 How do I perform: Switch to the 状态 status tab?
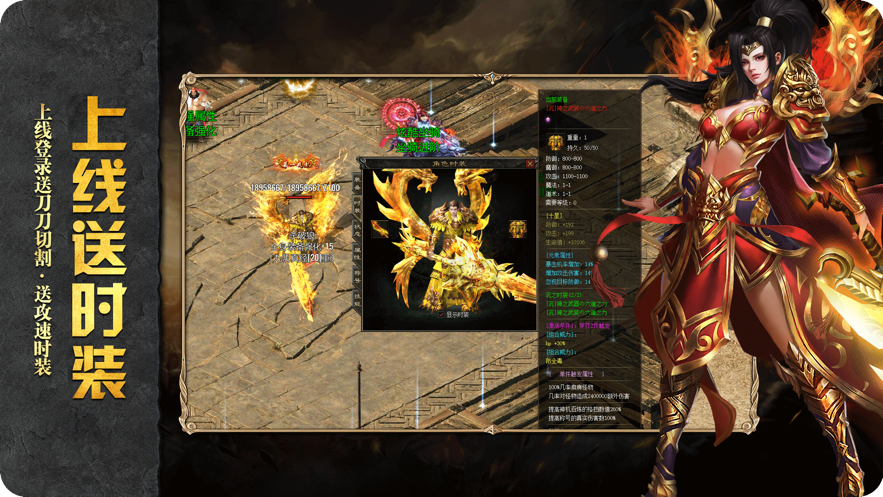358,228
